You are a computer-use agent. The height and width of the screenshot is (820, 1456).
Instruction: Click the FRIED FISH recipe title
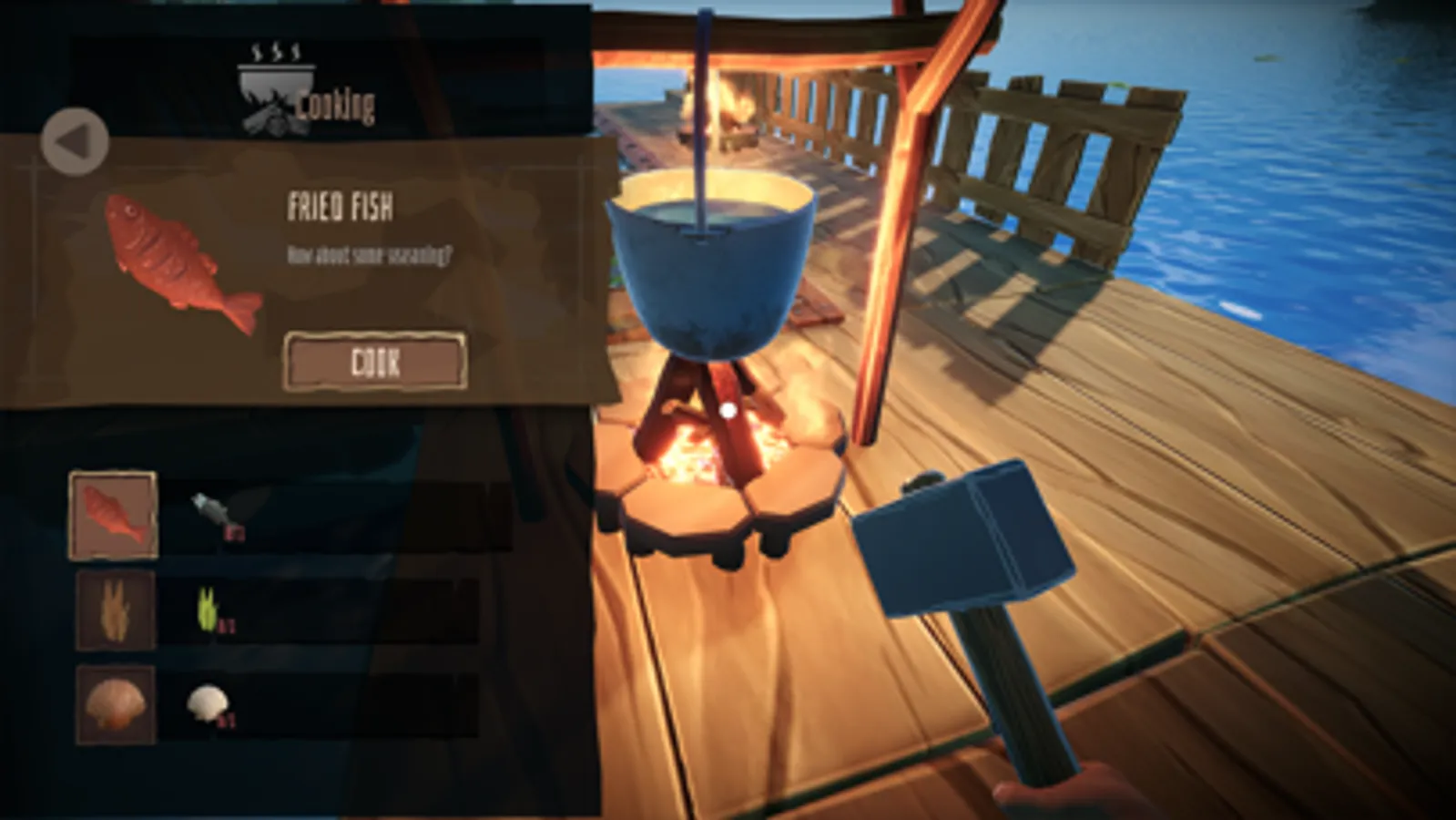click(x=341, y=209)
